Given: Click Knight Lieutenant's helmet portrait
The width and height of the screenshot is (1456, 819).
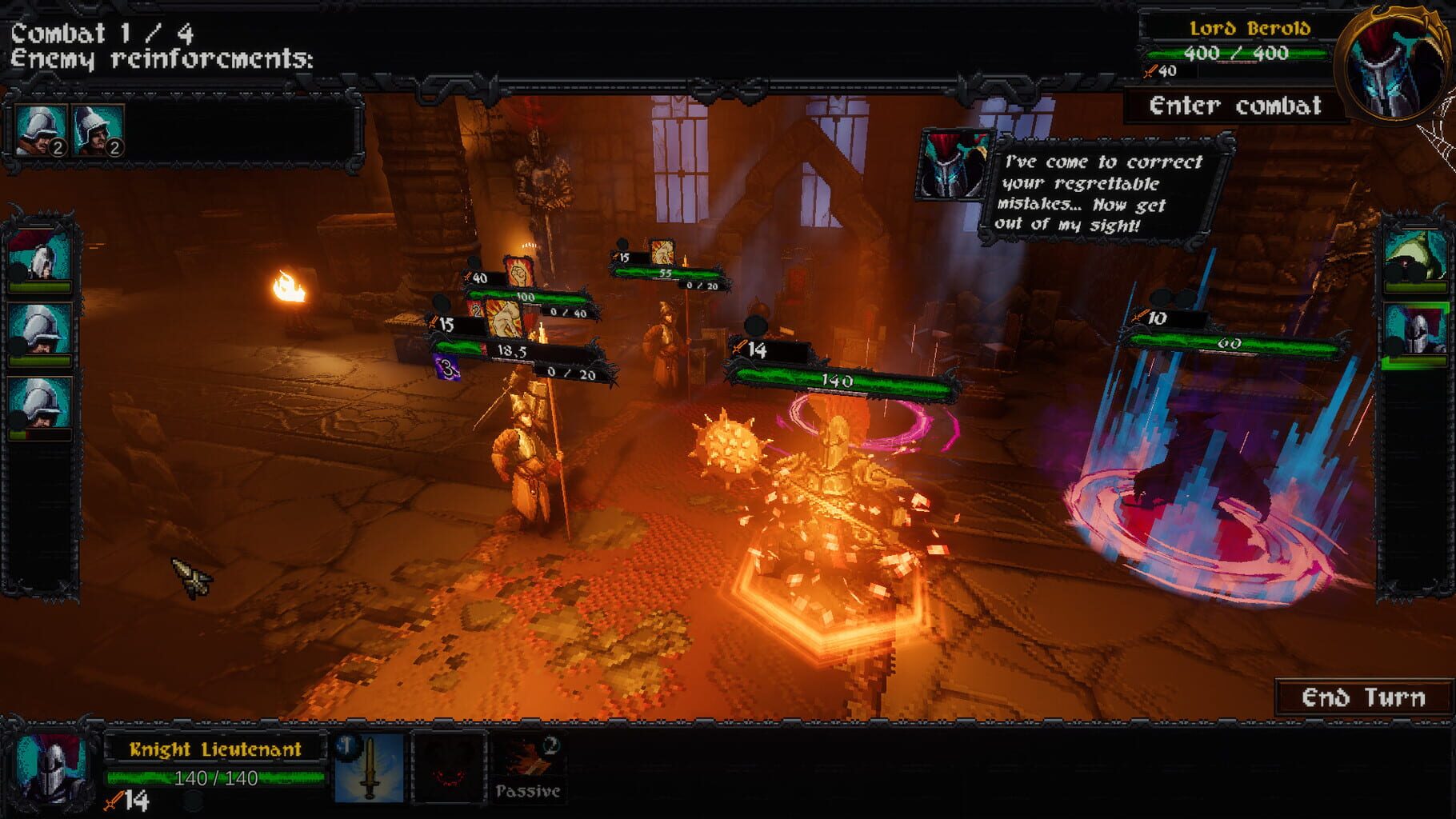Looking at the screenshot, I should coord(48,768).
